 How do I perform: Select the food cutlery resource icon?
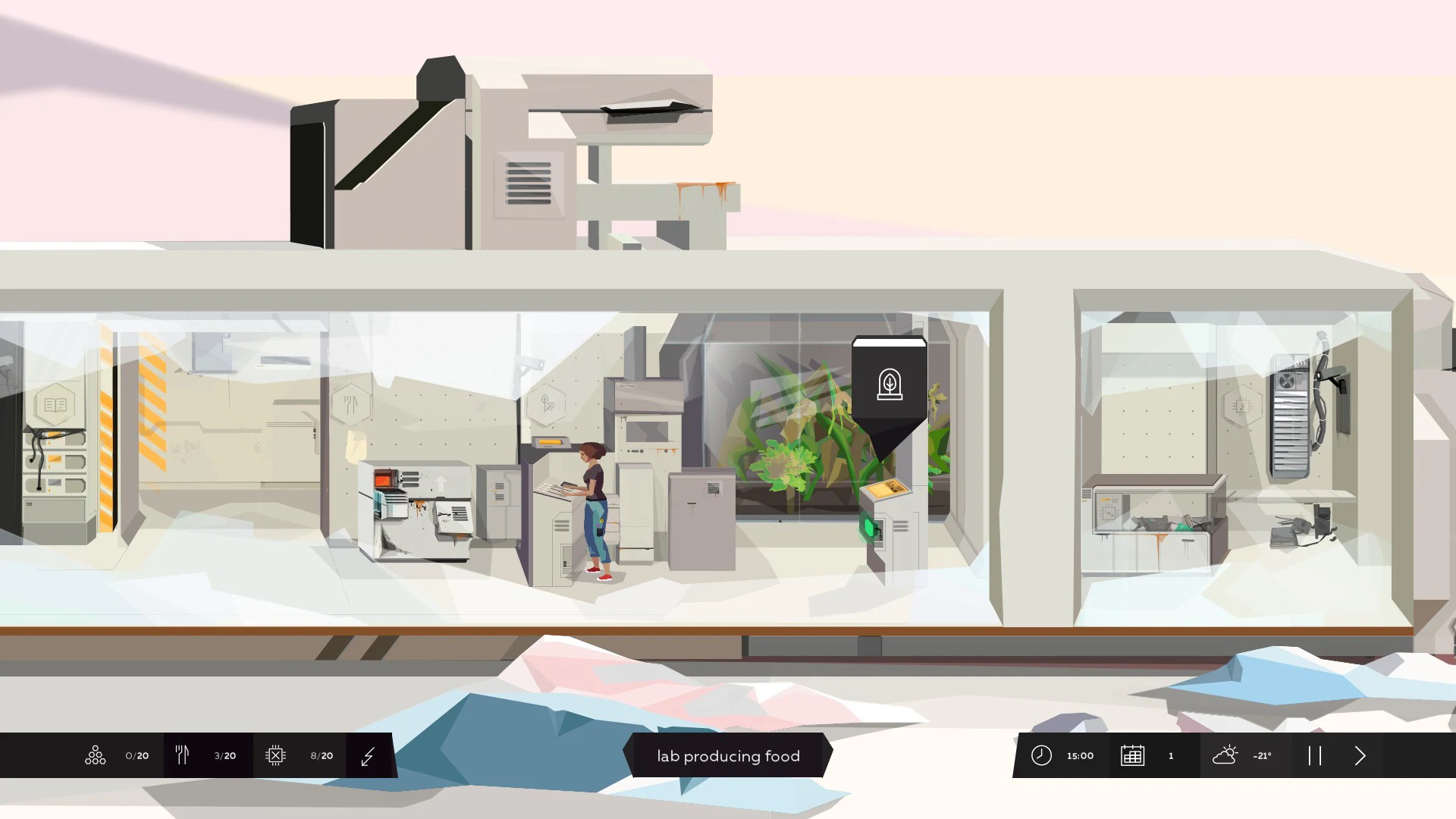[182, 755]
